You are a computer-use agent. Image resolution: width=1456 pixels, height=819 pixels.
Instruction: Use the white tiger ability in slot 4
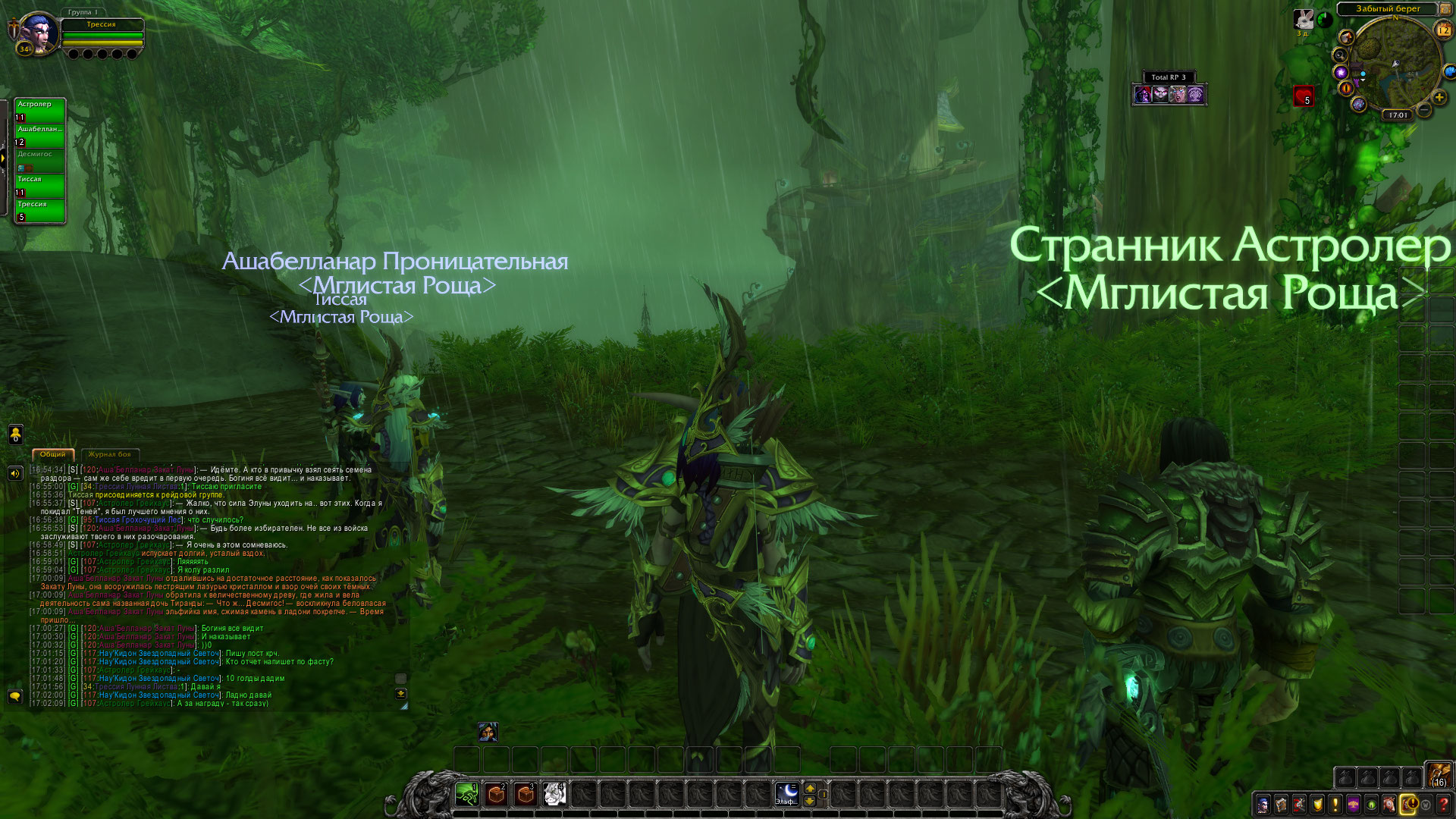pos(554,794)
